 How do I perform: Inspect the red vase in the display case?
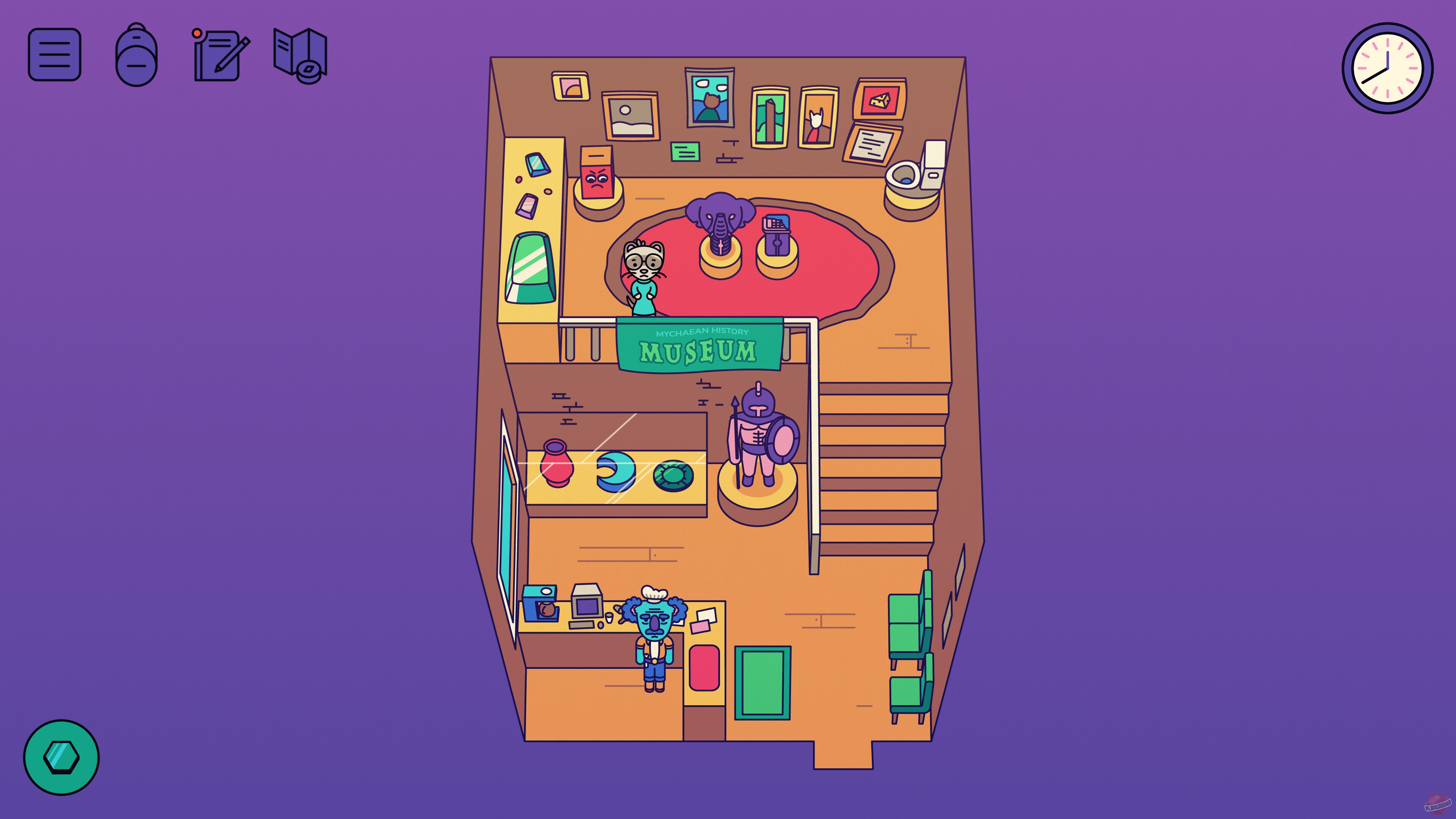tap(557, 469)
